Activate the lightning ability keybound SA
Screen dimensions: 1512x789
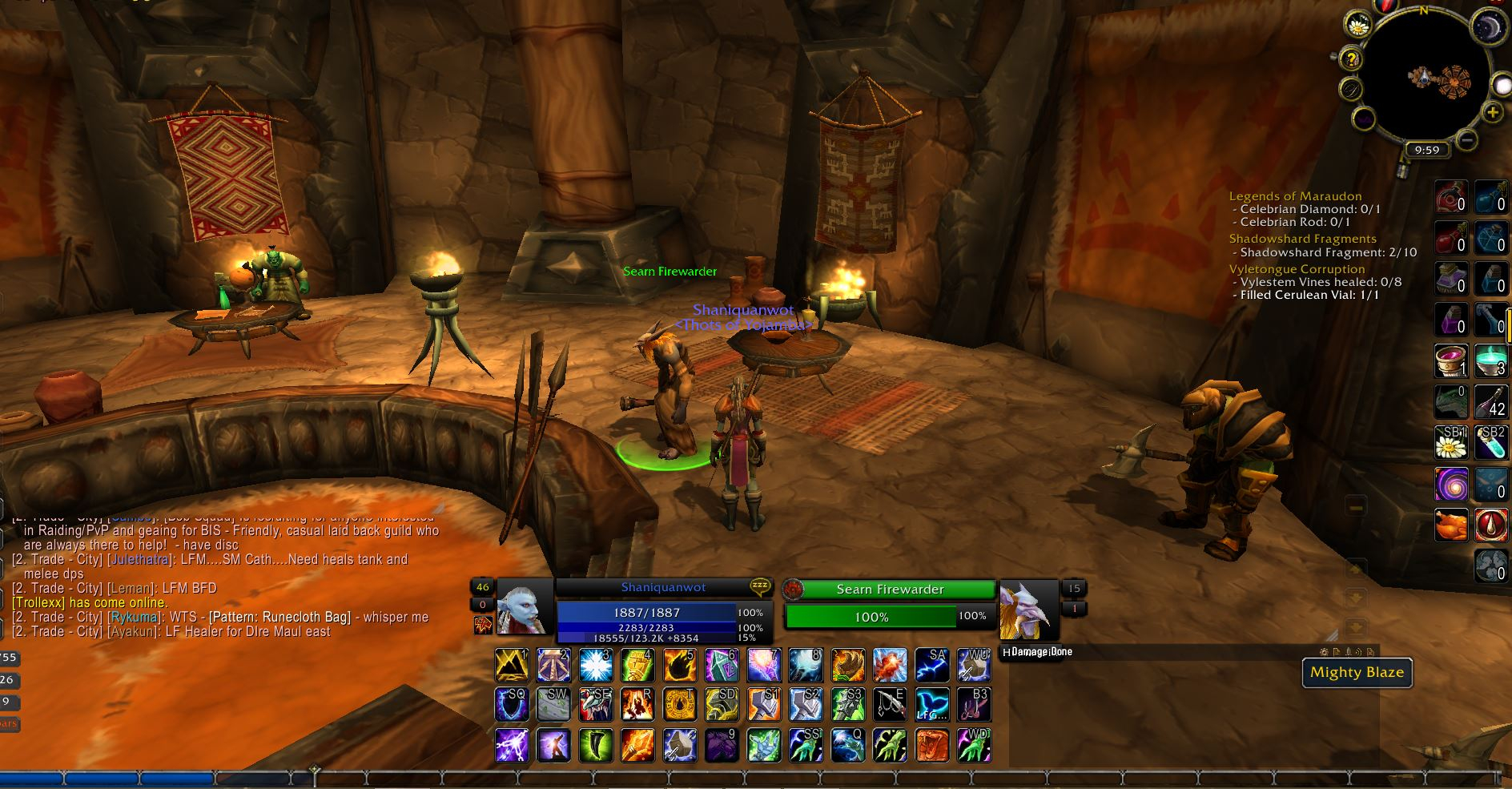932,666
